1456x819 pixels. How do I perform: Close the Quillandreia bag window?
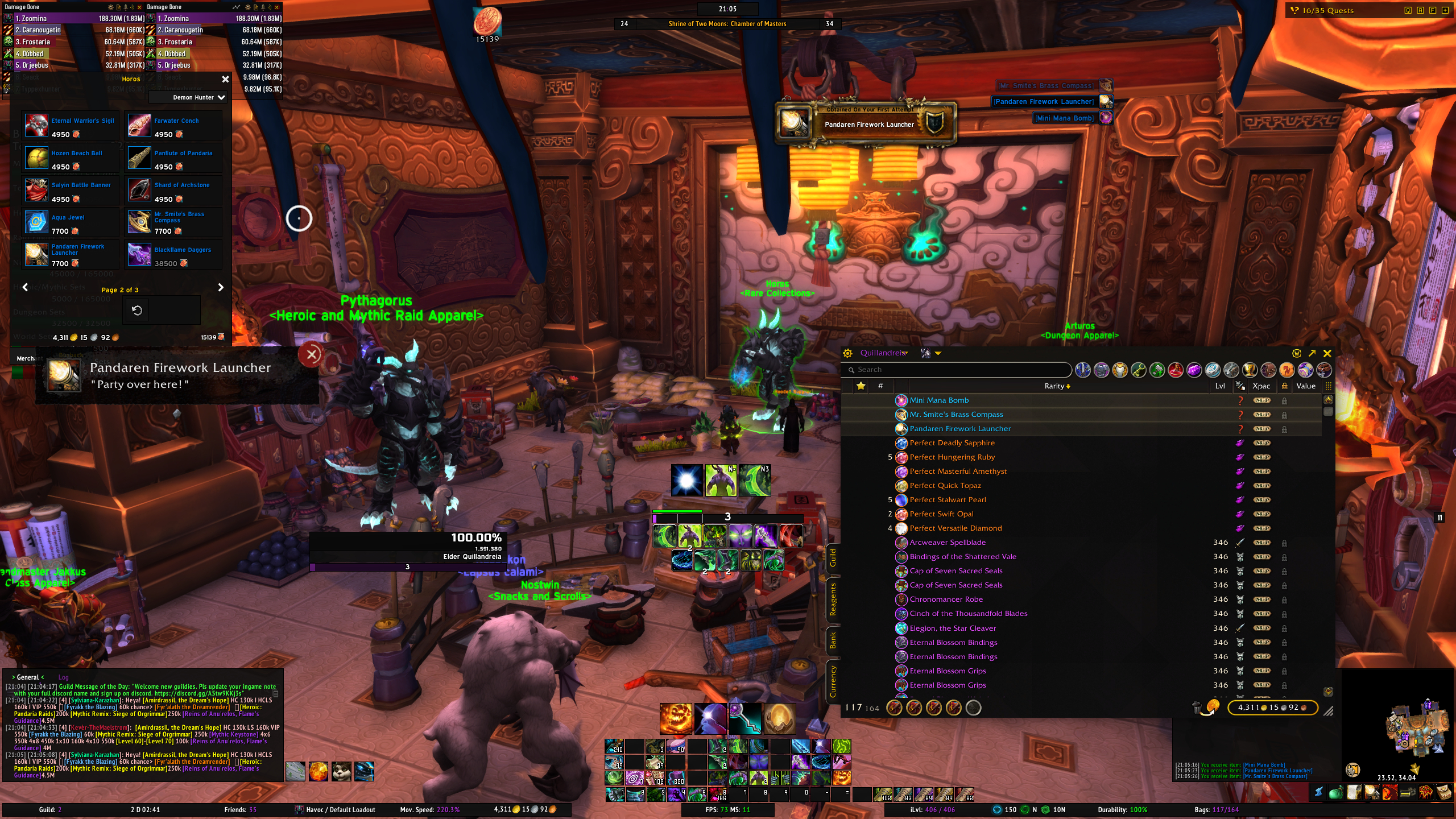(1327, 353)
